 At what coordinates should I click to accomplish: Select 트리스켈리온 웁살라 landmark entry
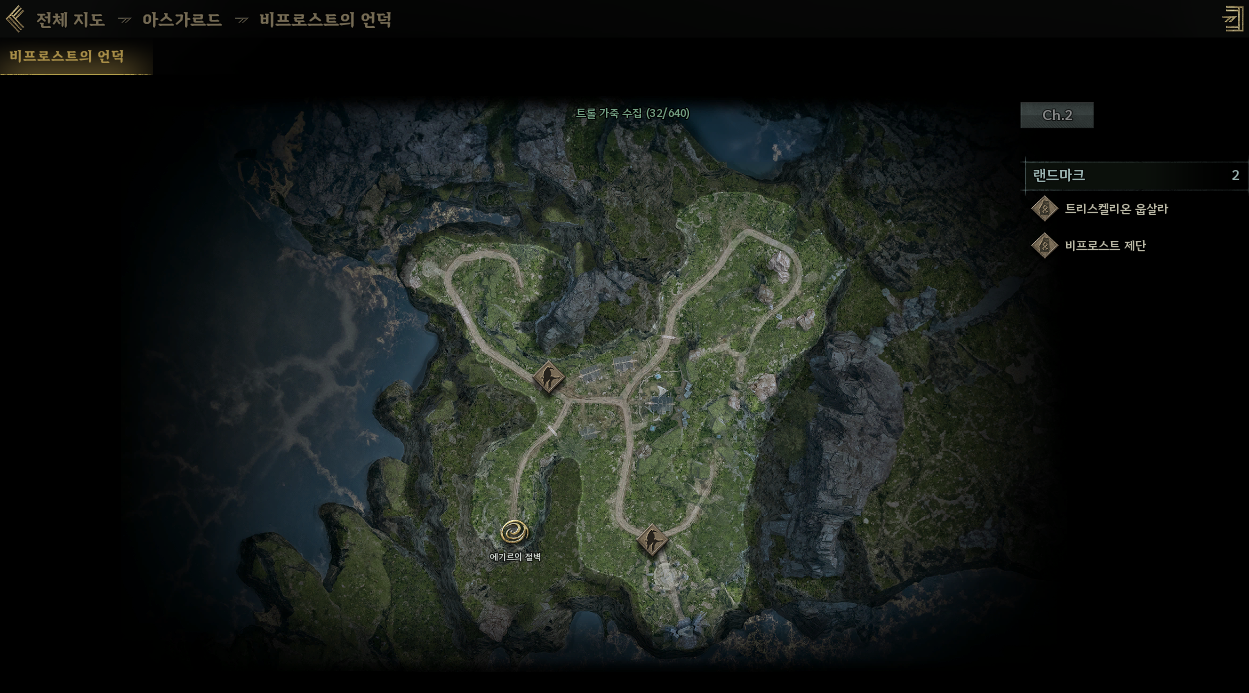click(1115, 209)
